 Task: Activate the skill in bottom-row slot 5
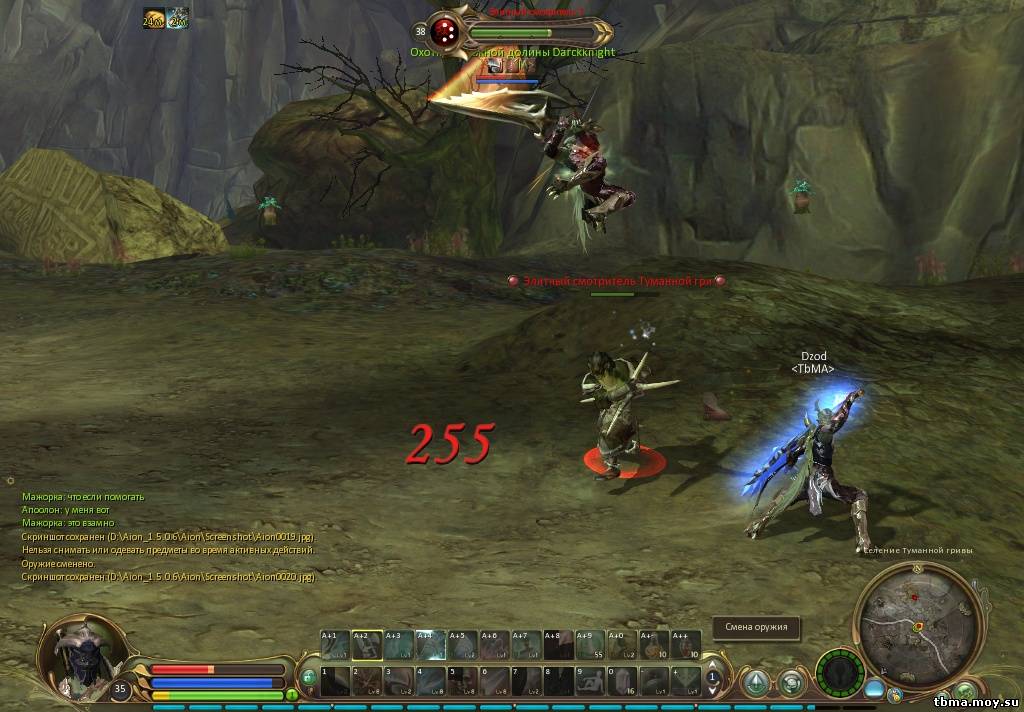[x=463, y=682]
